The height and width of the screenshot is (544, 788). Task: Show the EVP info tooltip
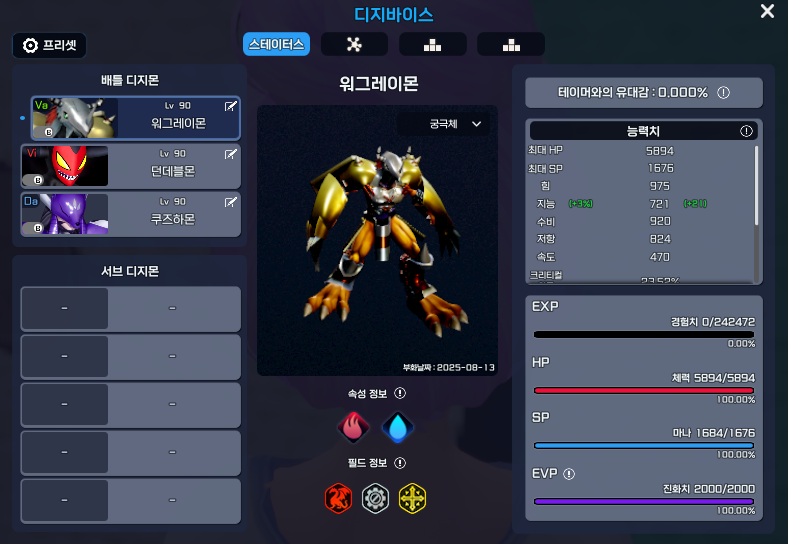(x=569, y=474)
